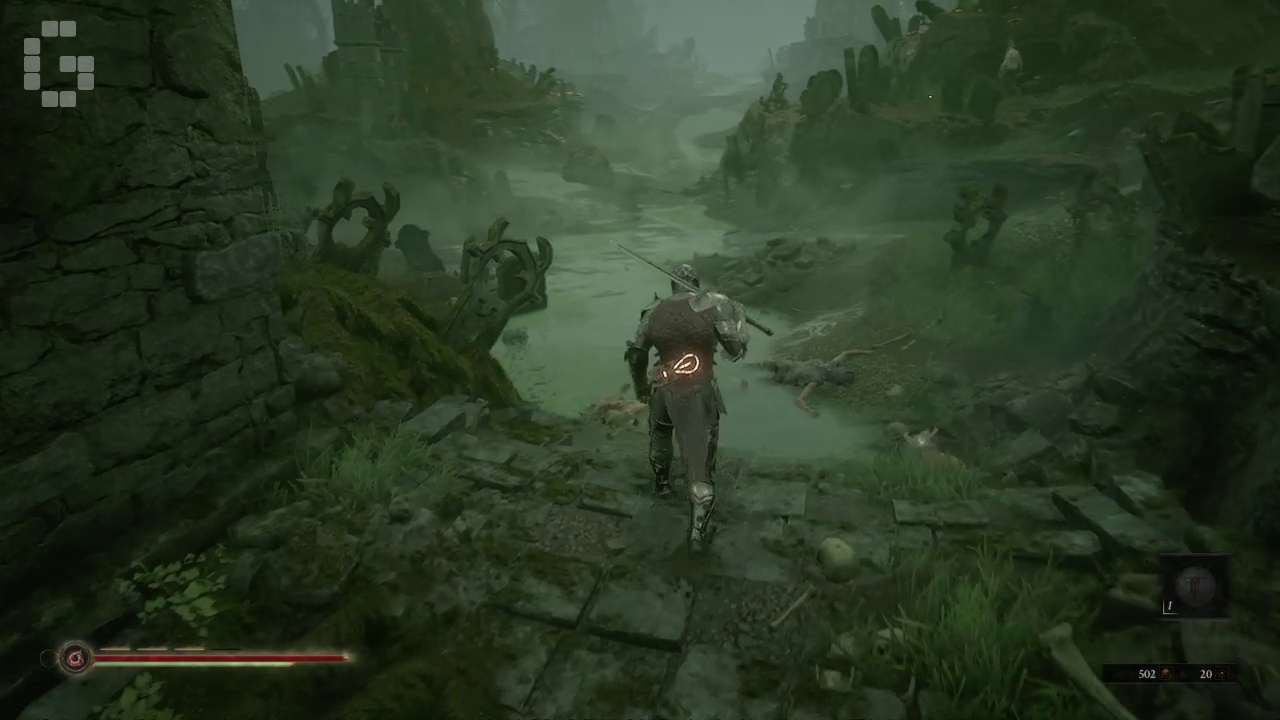Click the tar count reading 502
The image size is (1280, 720).
click(1147, 674)
